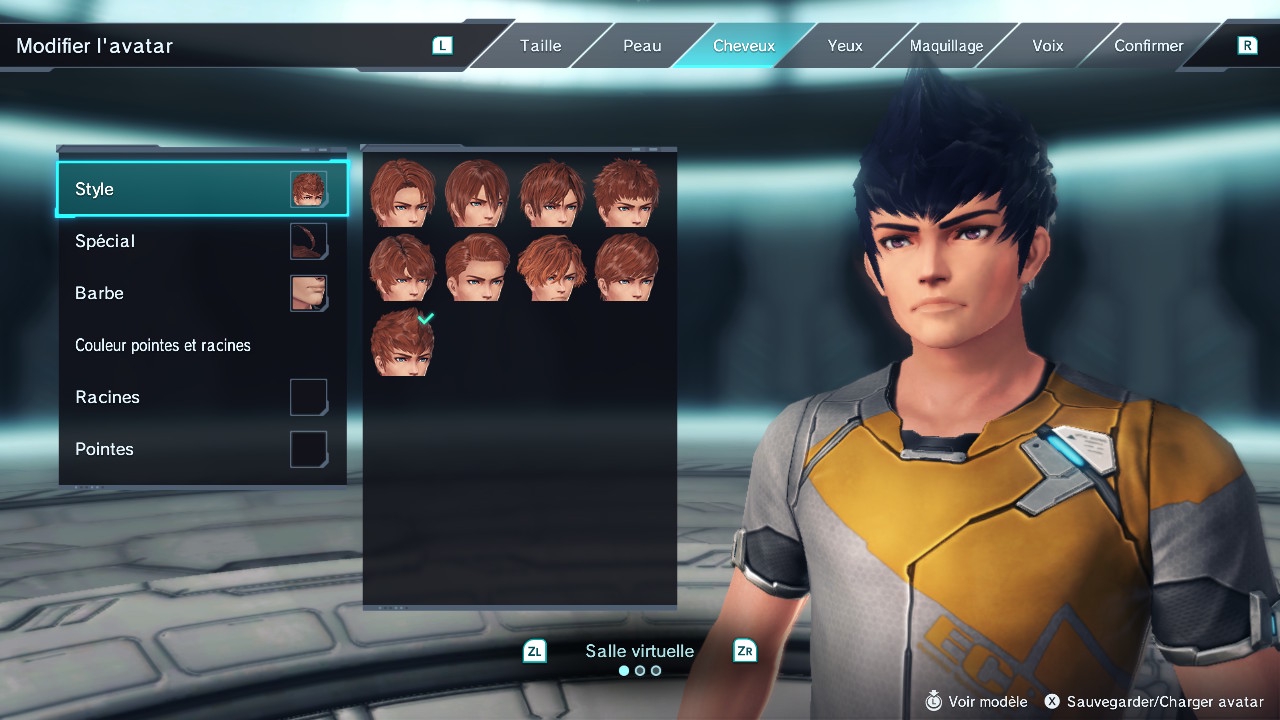Pick the hairstyle marked with a checkmark
Screen dimensions: 1280x720
coord(402,343)
